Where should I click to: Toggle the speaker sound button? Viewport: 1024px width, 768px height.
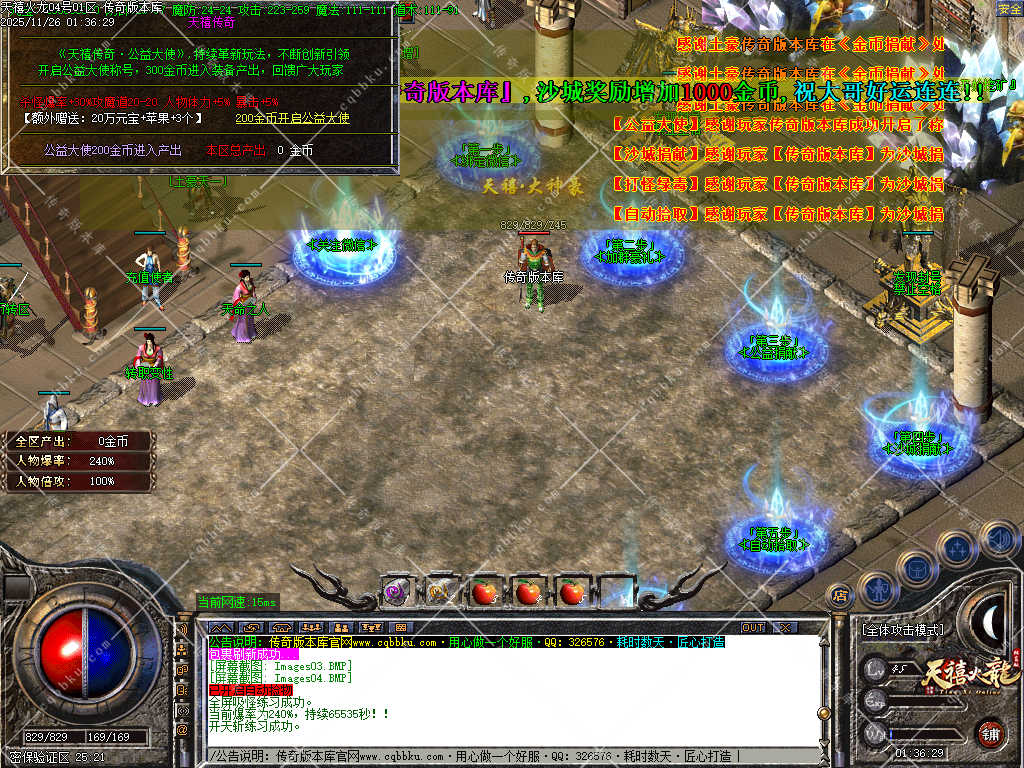coord(998,540)
